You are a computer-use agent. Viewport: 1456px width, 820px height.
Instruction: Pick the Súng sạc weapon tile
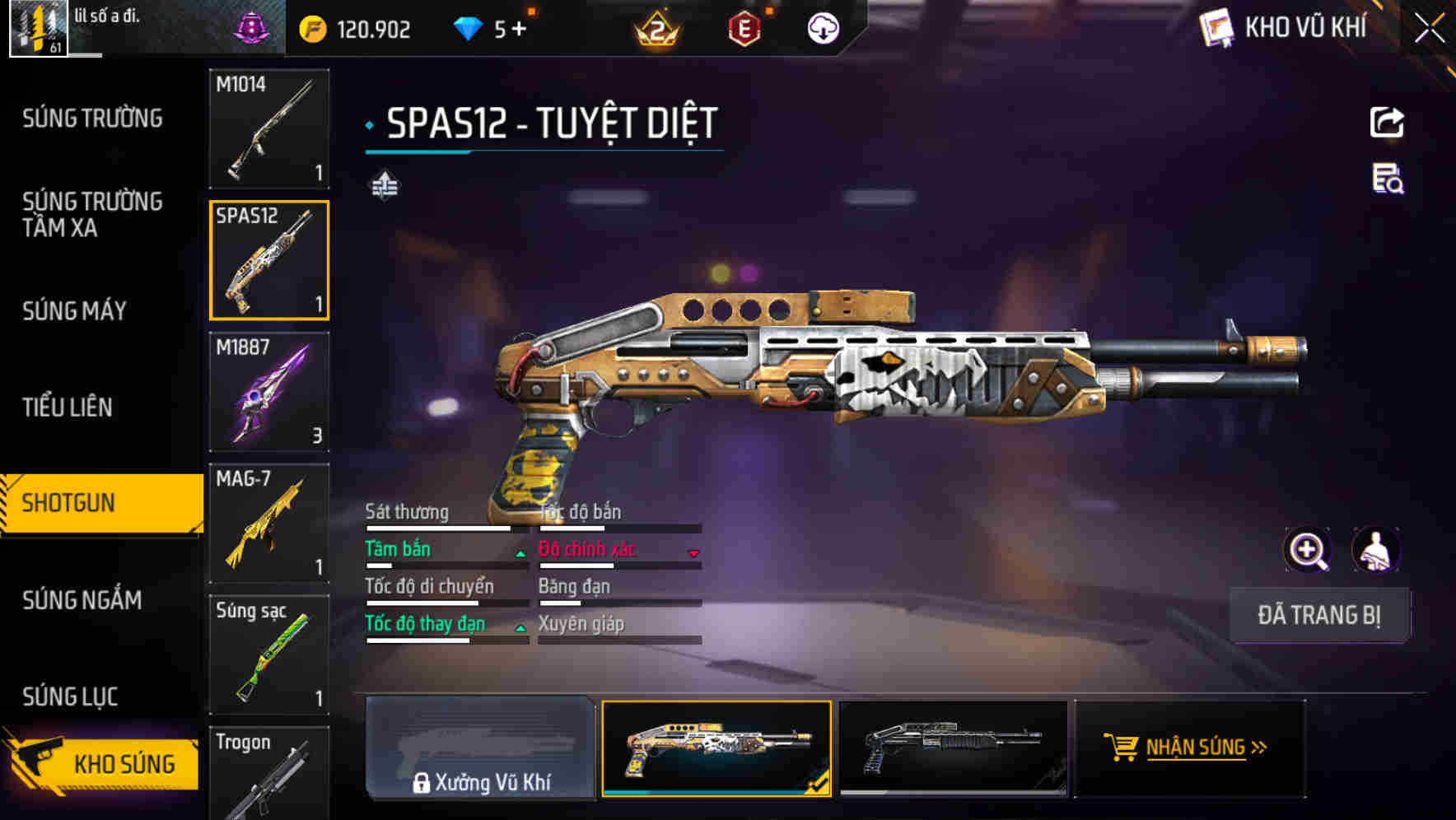pyautogui.click(x=269, y=655)
